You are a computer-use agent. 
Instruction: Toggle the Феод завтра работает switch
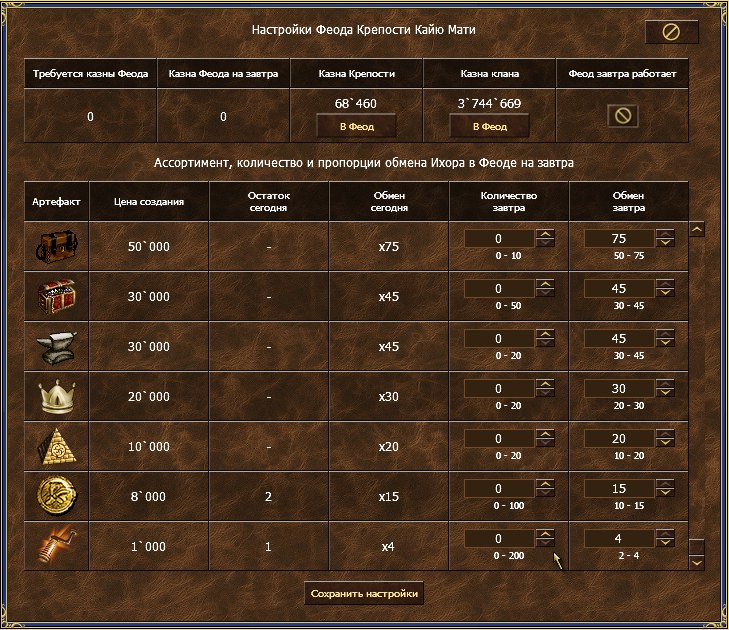[622, 115]
